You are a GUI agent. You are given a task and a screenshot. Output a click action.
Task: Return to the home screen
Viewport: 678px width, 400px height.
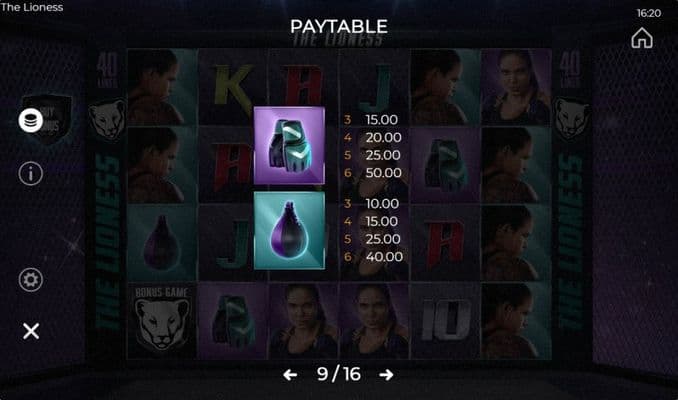tap(642, 38)
